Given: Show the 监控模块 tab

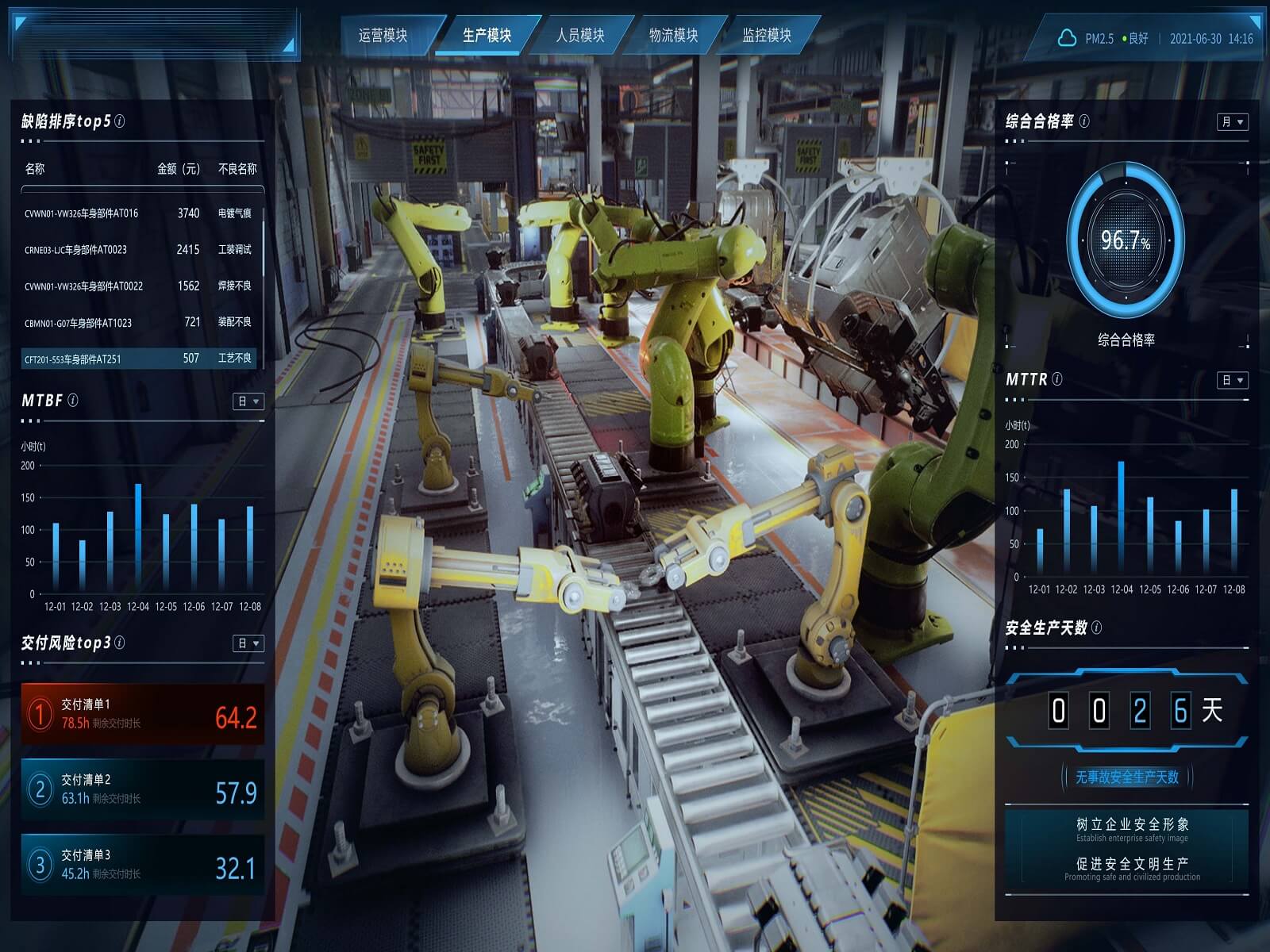Looking at the screenshot, I should click(x=767, y=36).
